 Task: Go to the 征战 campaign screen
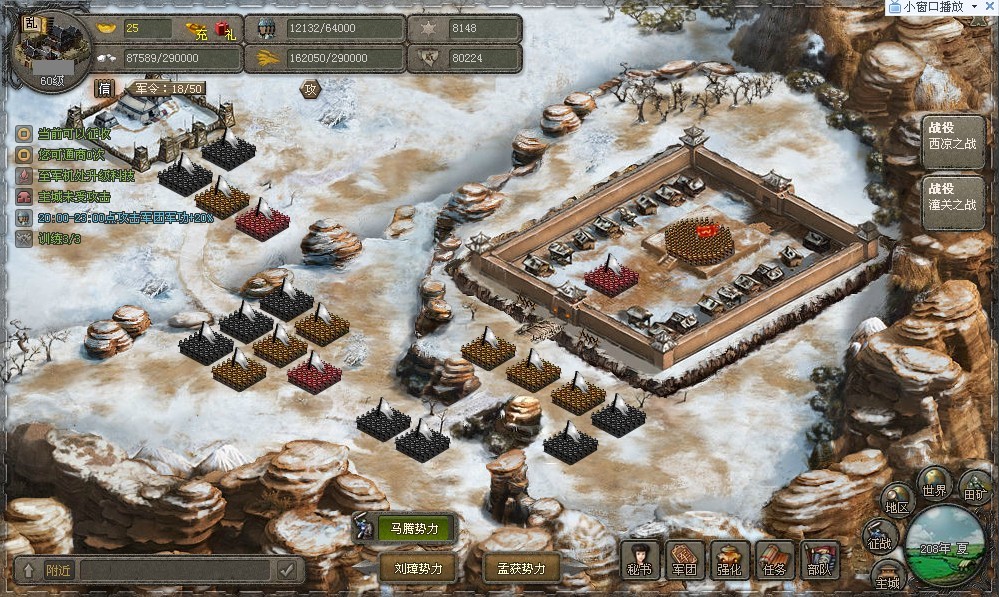880,536
